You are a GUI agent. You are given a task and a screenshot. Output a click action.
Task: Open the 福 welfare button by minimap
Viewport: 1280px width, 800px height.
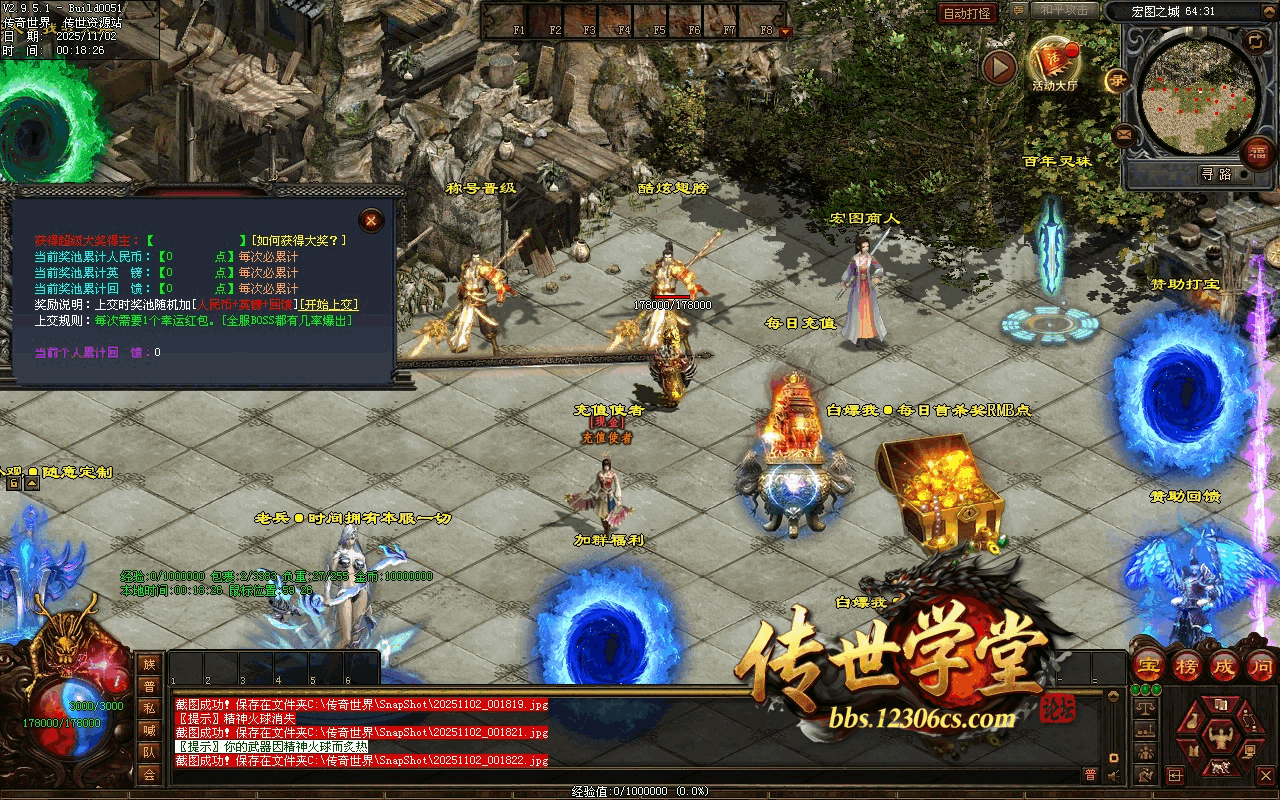tap(1257, 152)
